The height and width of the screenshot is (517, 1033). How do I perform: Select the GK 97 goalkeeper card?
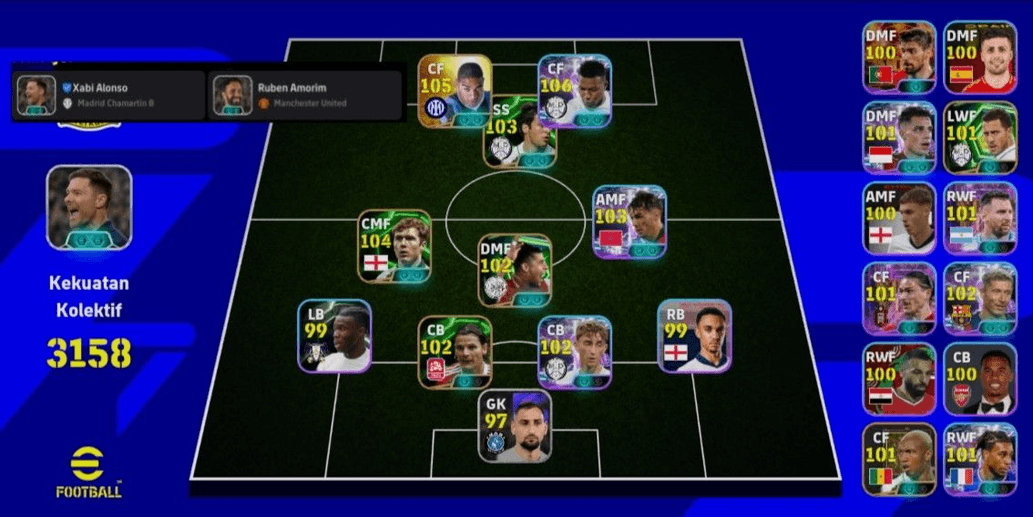tap(514, 426)
